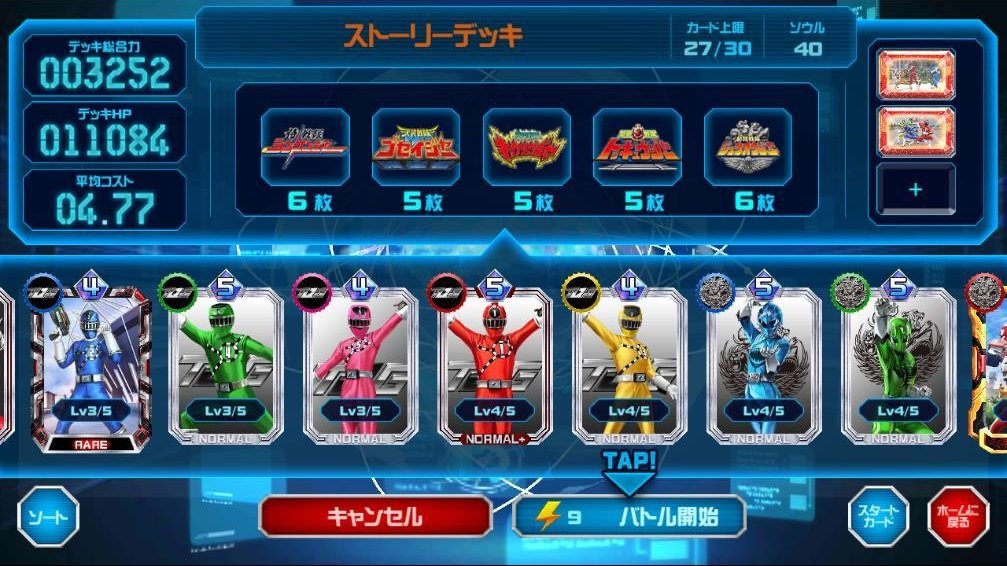The height and width of the screenshot is (566, 1007).
Task: Select the leftmost team logo with 6枚
Action: (305, 147)
